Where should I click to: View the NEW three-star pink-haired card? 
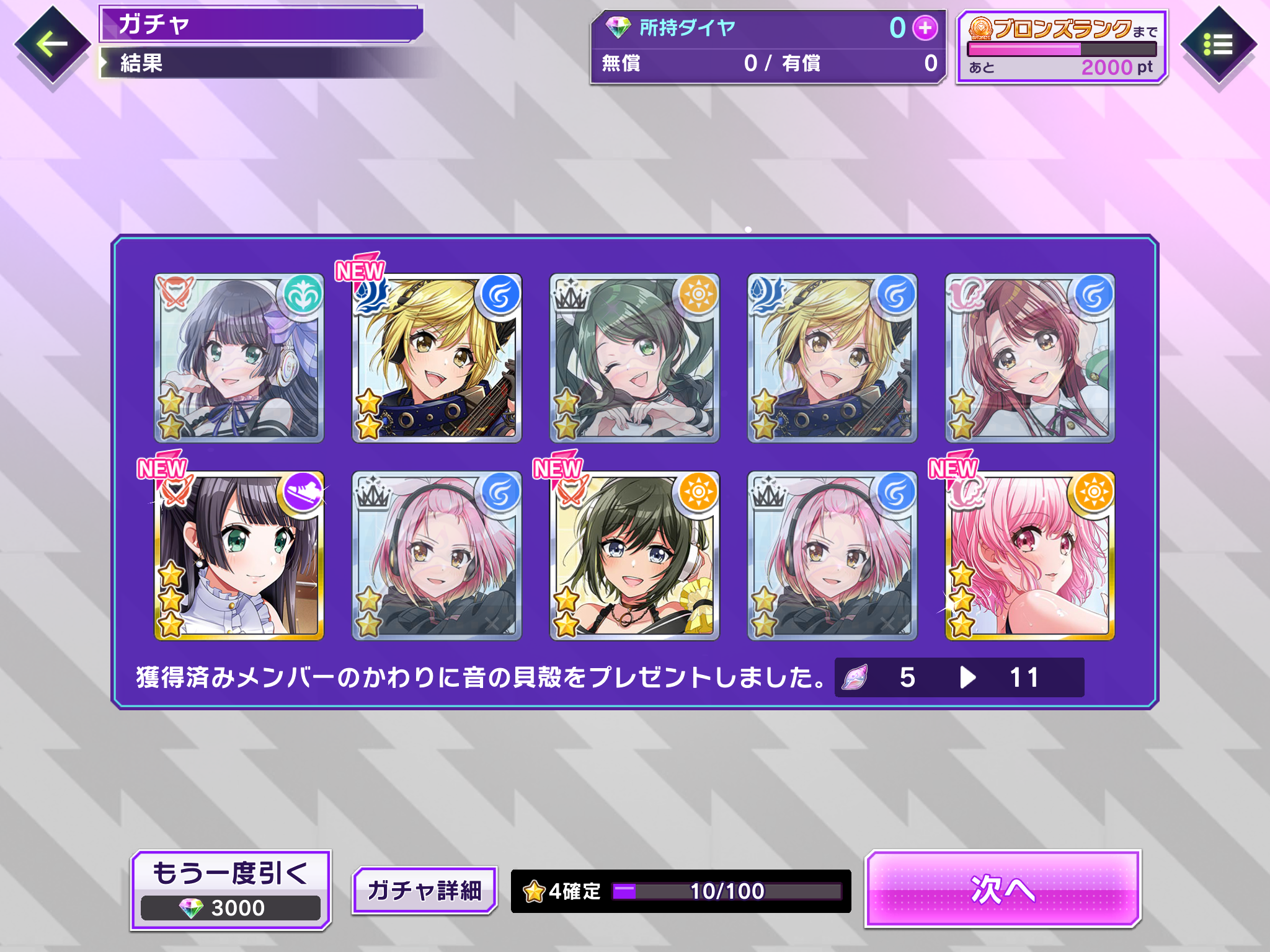click(x=1029, y=556)
